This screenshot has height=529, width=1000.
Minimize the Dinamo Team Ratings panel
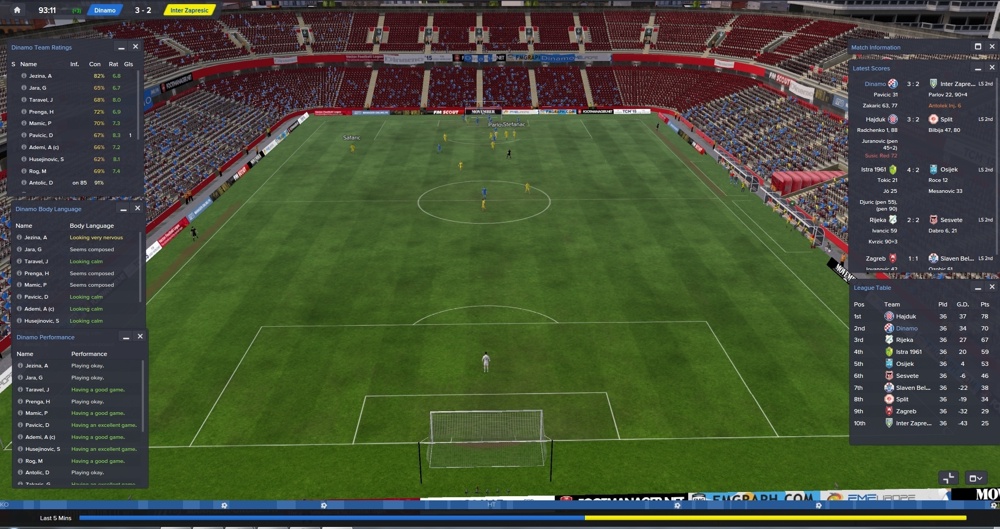pyautogui.click(x=122, y=47)
